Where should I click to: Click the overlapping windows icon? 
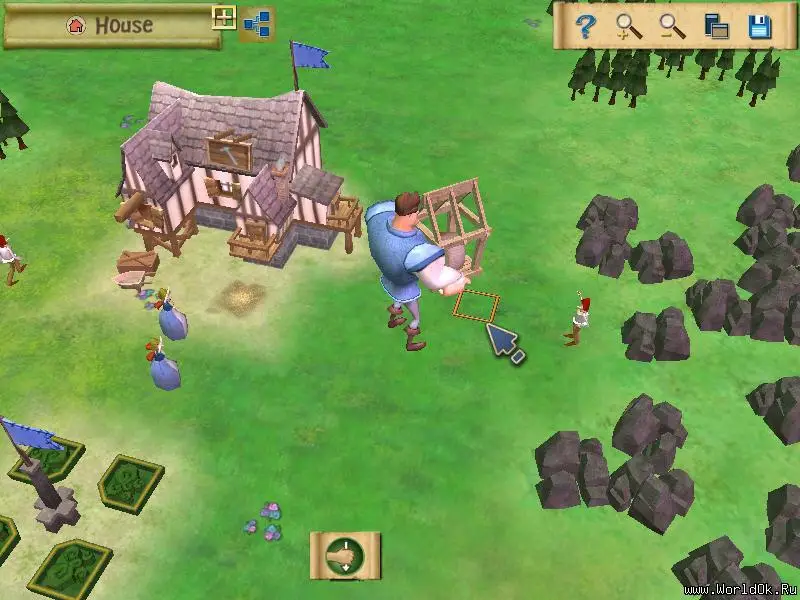716,27
